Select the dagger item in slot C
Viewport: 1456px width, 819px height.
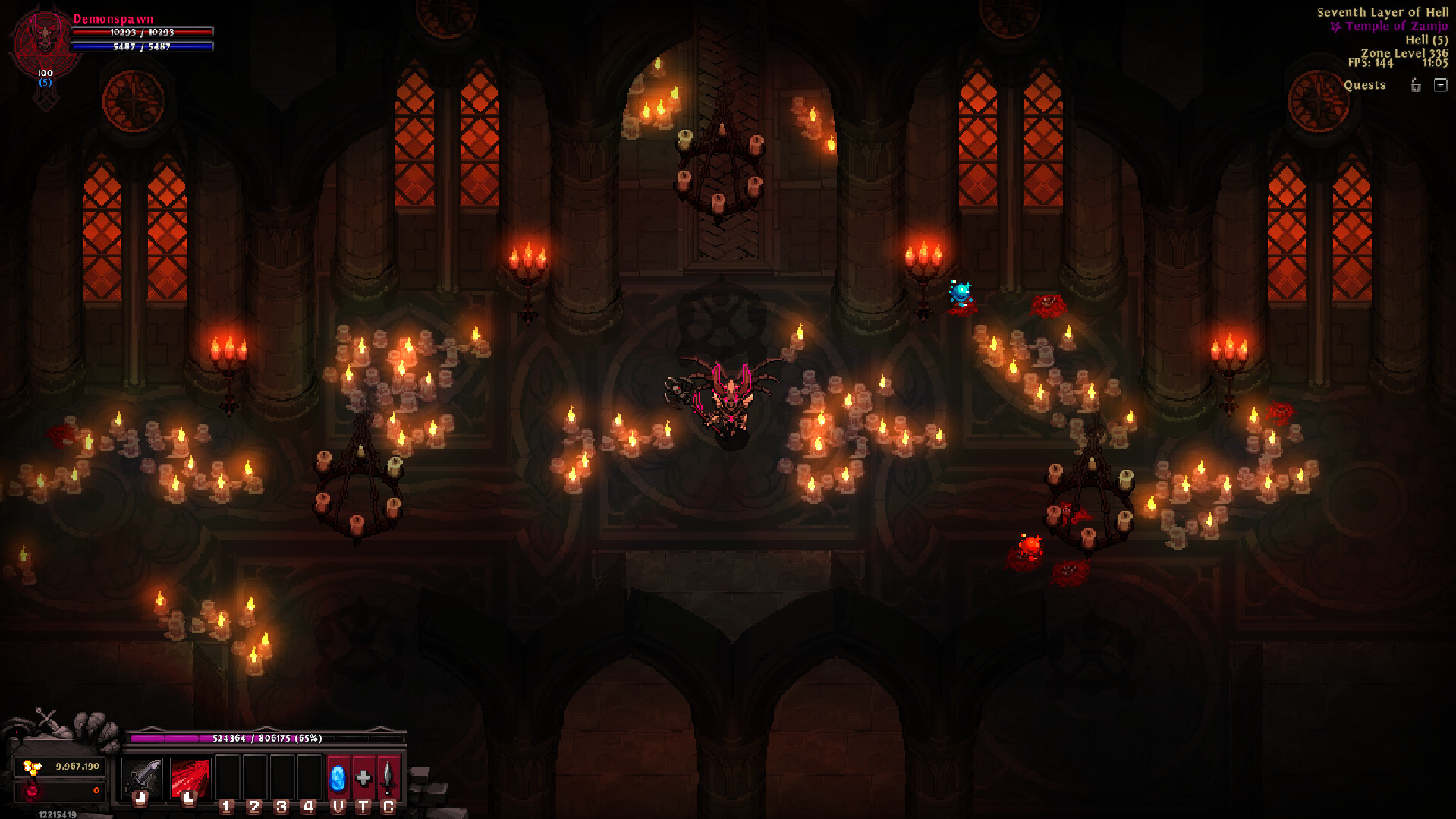coord(387,777)
